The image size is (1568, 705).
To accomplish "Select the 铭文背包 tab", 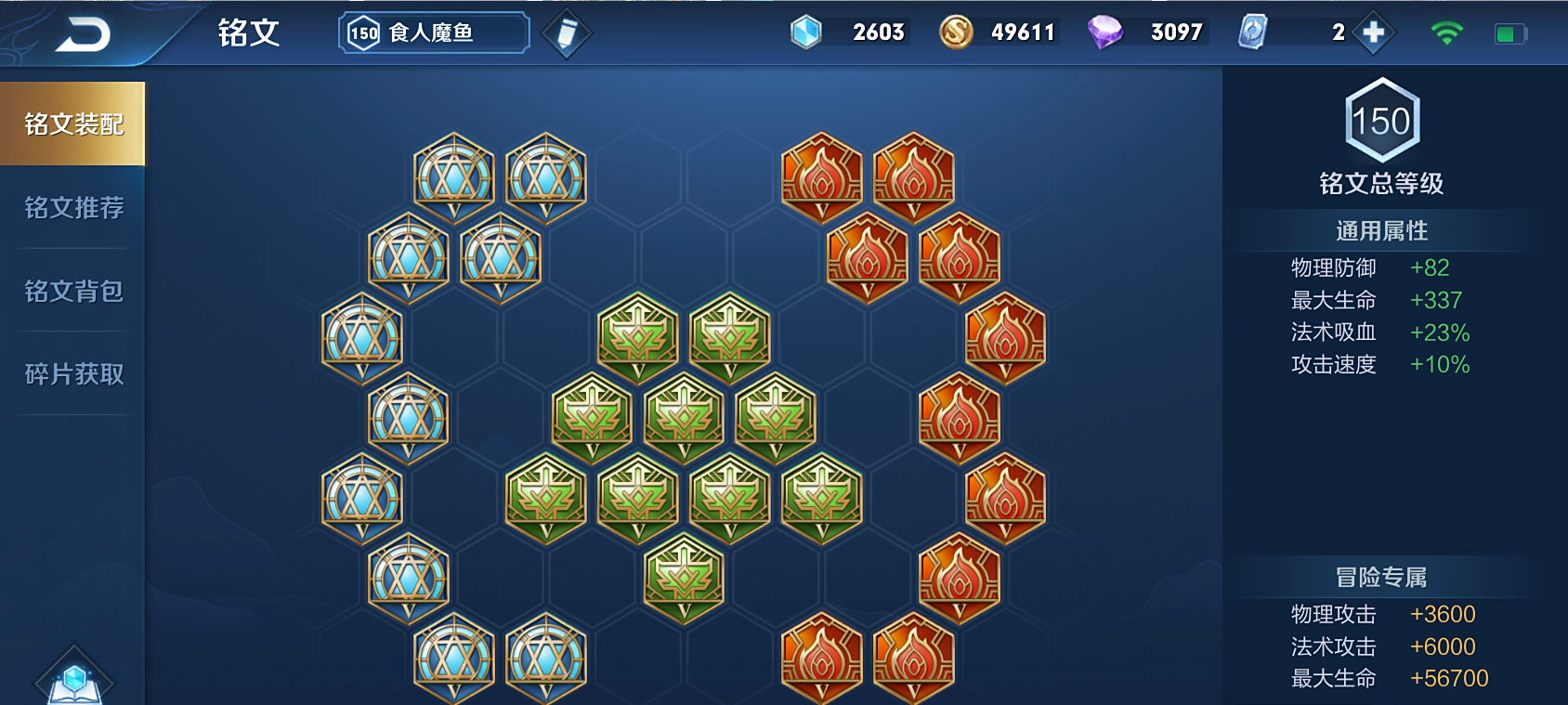I will pyautogui.click(x=73, y=291).
